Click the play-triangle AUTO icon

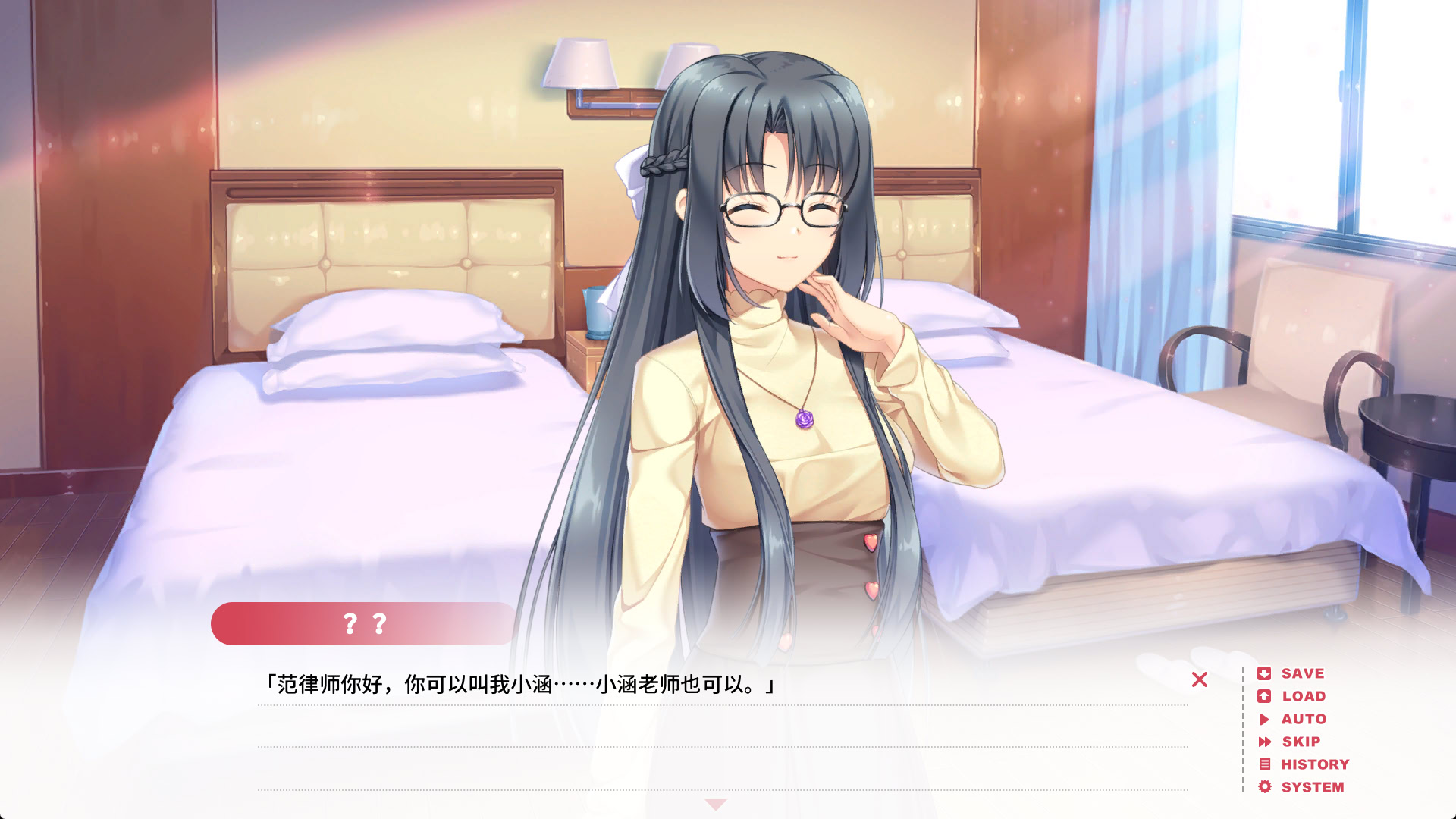[1264, 719]
